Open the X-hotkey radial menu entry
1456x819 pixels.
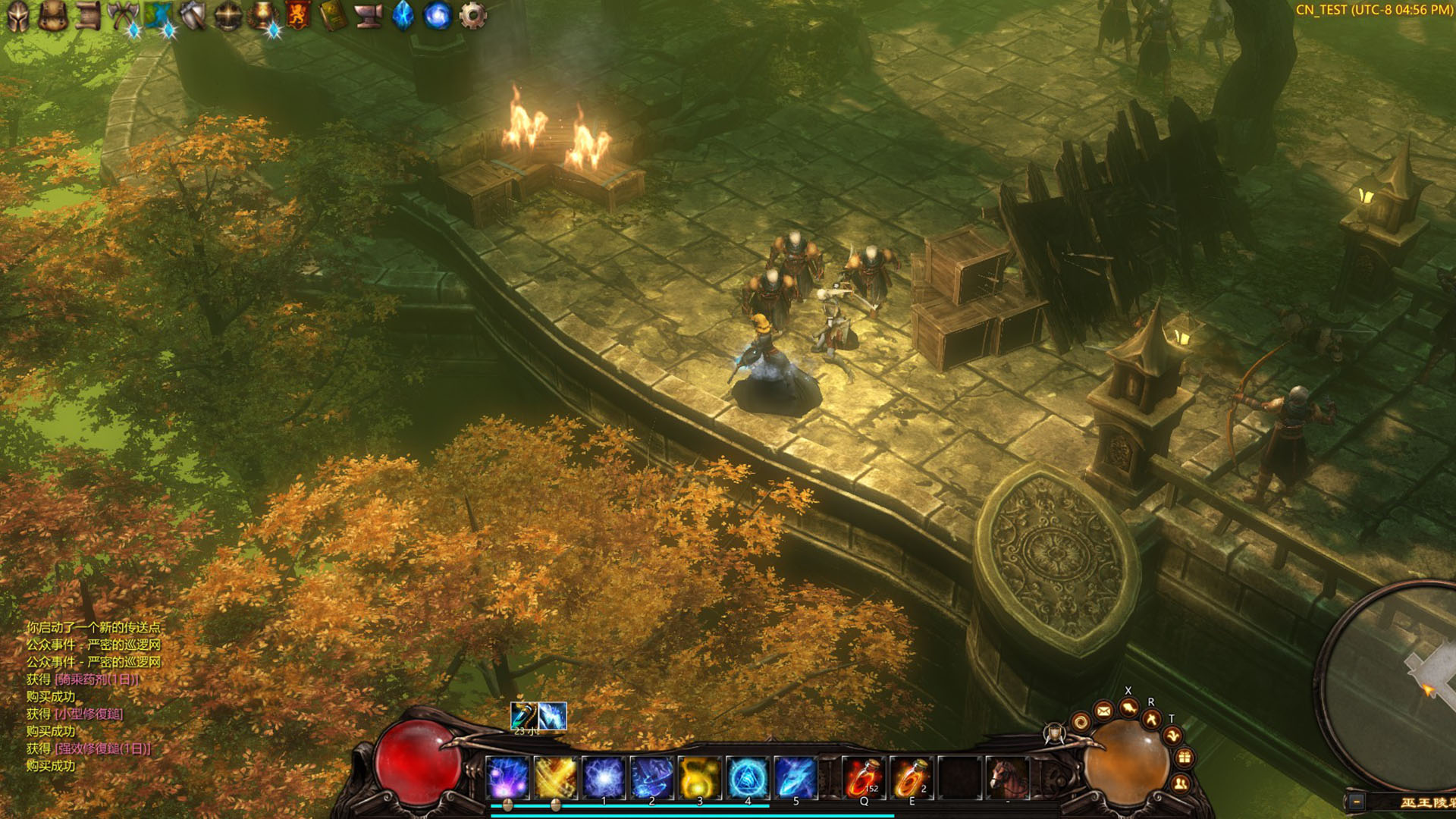click(1128, 707)
